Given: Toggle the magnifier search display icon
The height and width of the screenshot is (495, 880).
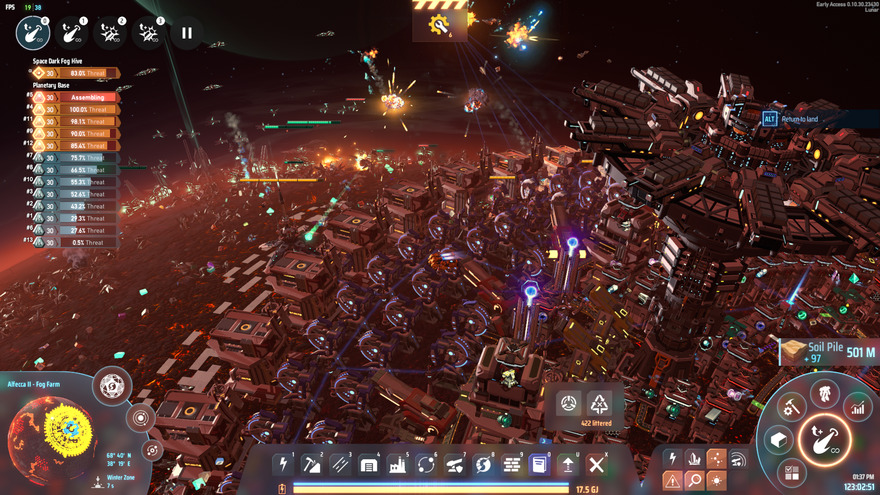Looking at the screenshot, I should click(694, 481).
